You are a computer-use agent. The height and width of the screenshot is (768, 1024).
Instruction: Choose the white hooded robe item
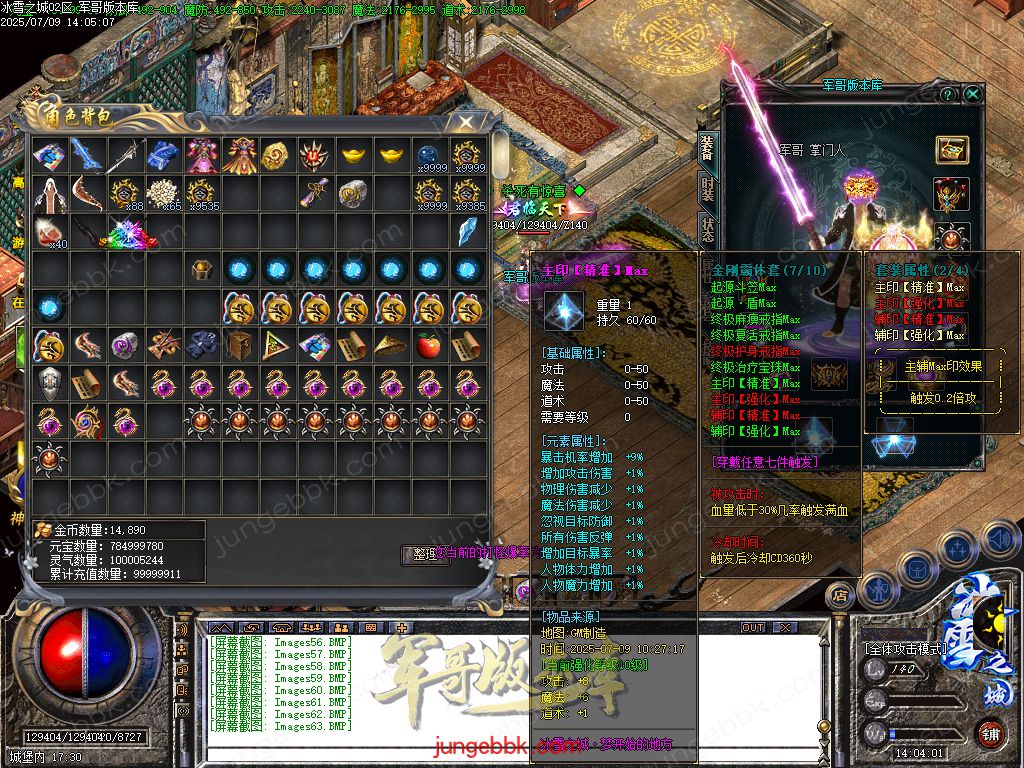click(x=49, y=193)
